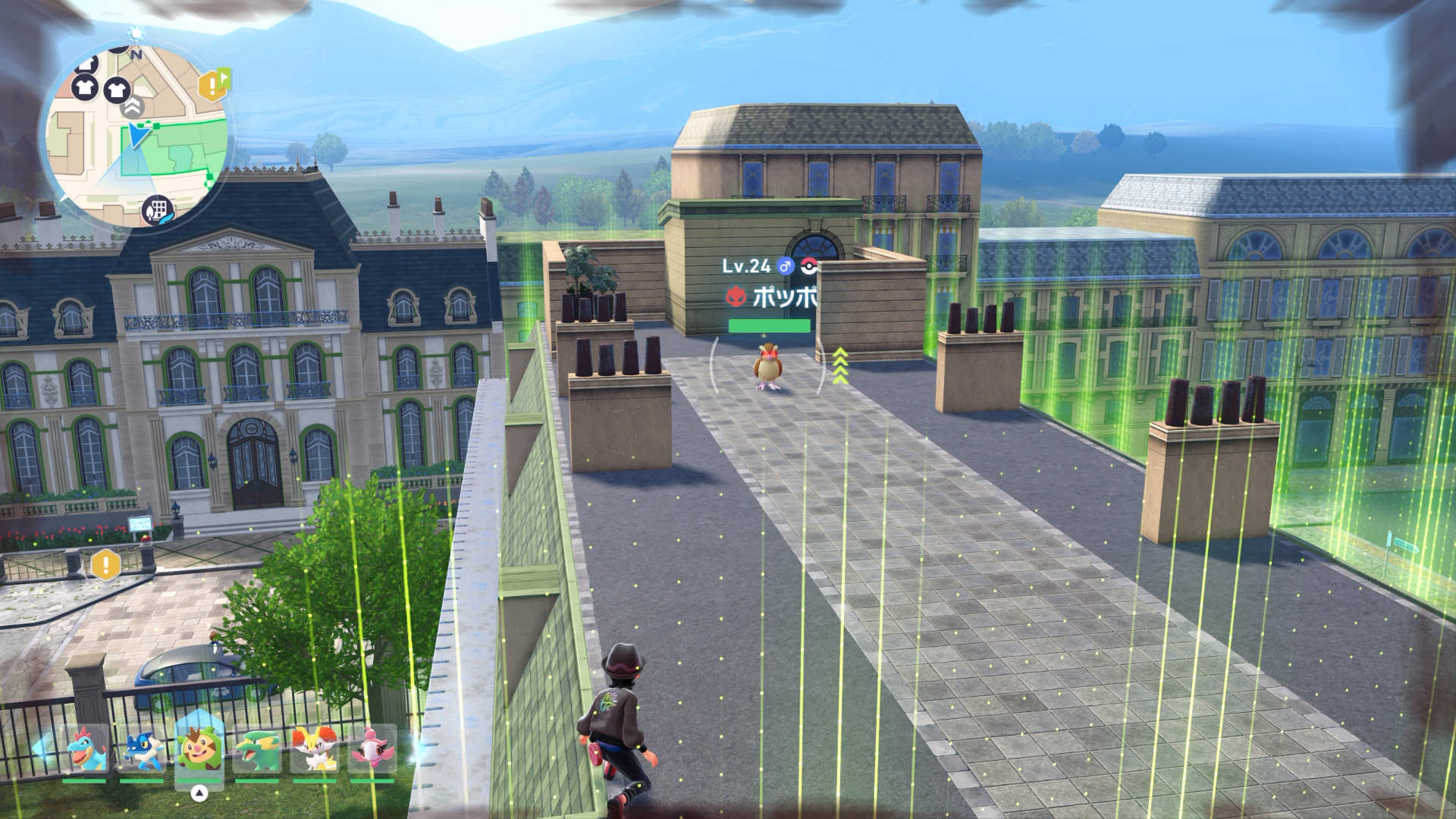Select Spritzee in the party bar
1456x819 pixels.
pyautogui.click(x=371, y=749)
